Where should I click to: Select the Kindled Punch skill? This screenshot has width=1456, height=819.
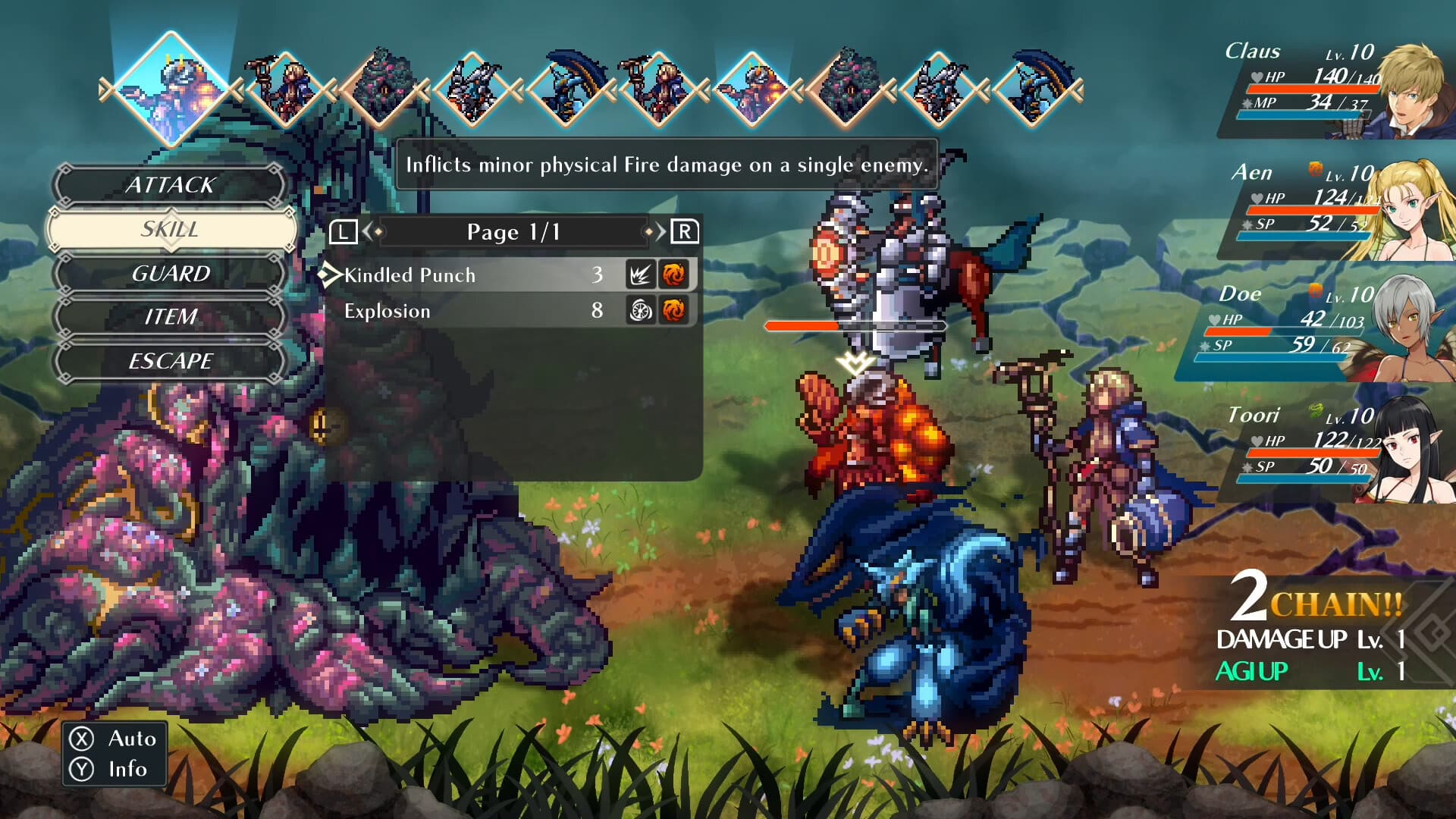(409, 275)
